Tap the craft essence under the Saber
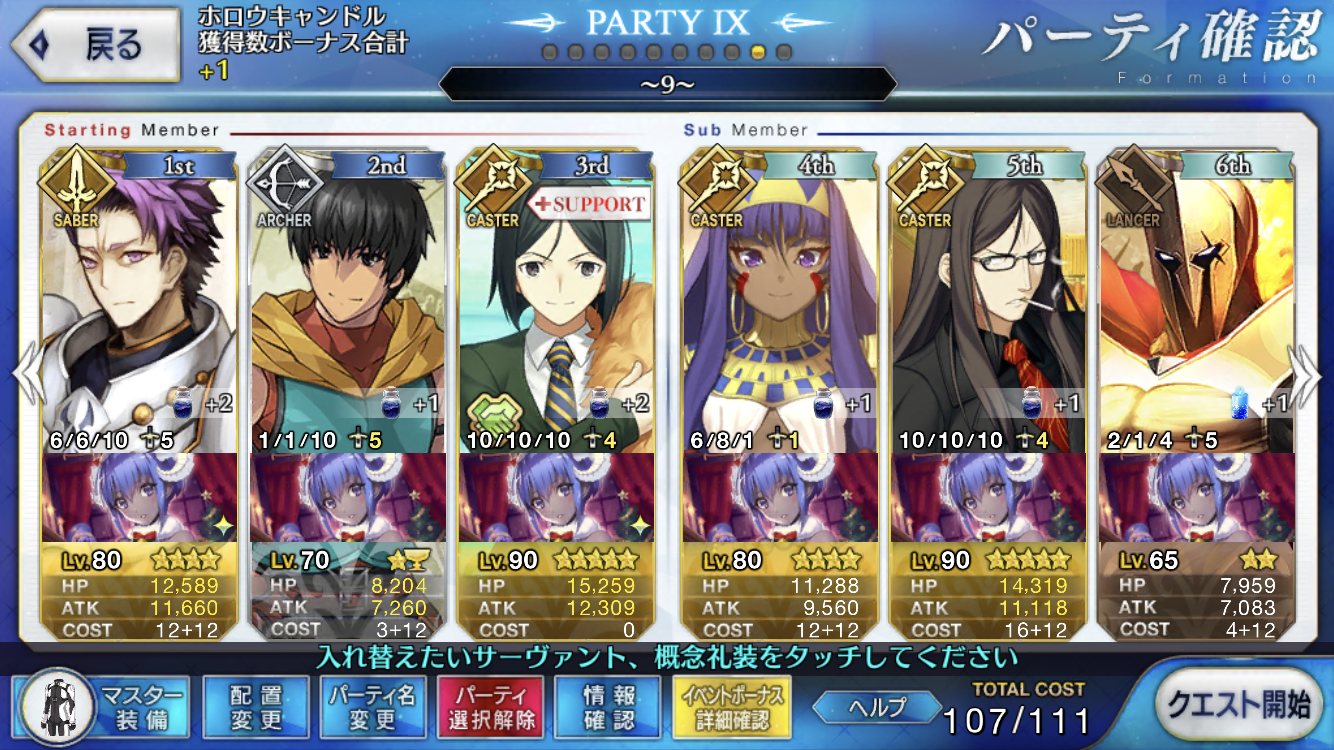1334x750 pixels. (x=140, y=498)
